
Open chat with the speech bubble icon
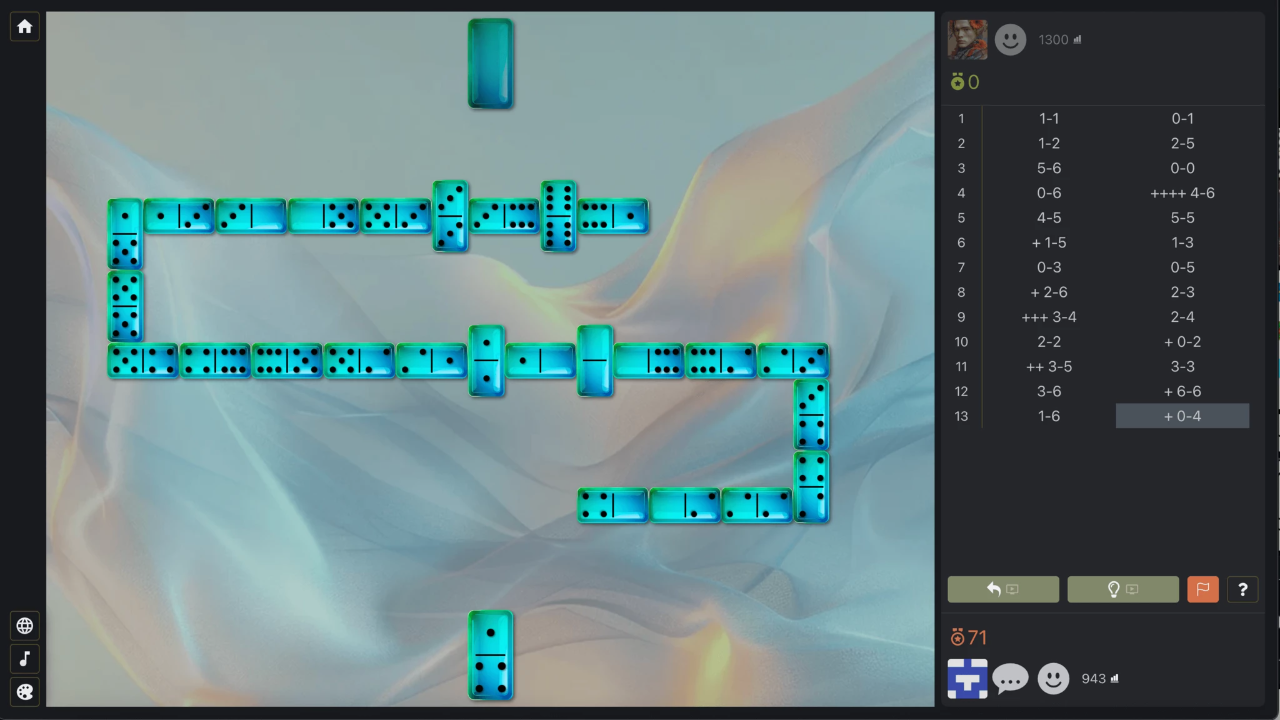[1010, 678]
